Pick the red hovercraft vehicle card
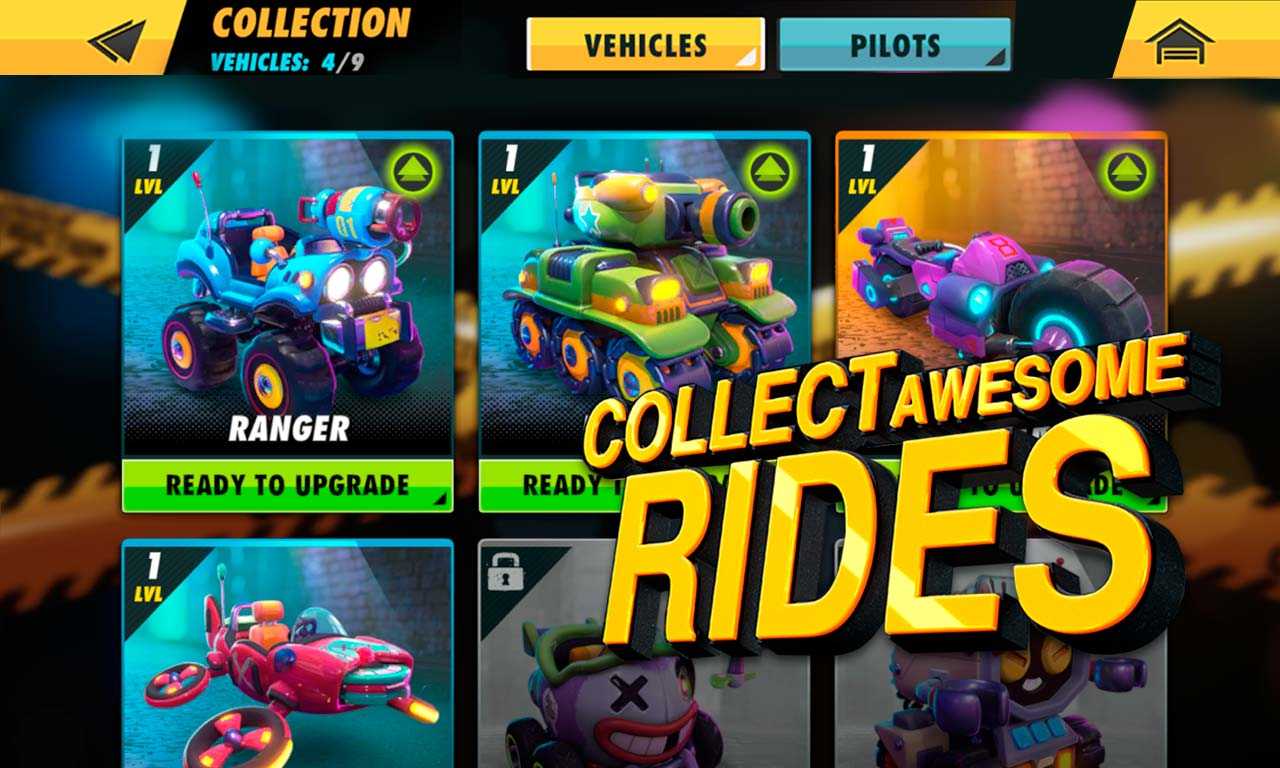 tap(287, 660)
